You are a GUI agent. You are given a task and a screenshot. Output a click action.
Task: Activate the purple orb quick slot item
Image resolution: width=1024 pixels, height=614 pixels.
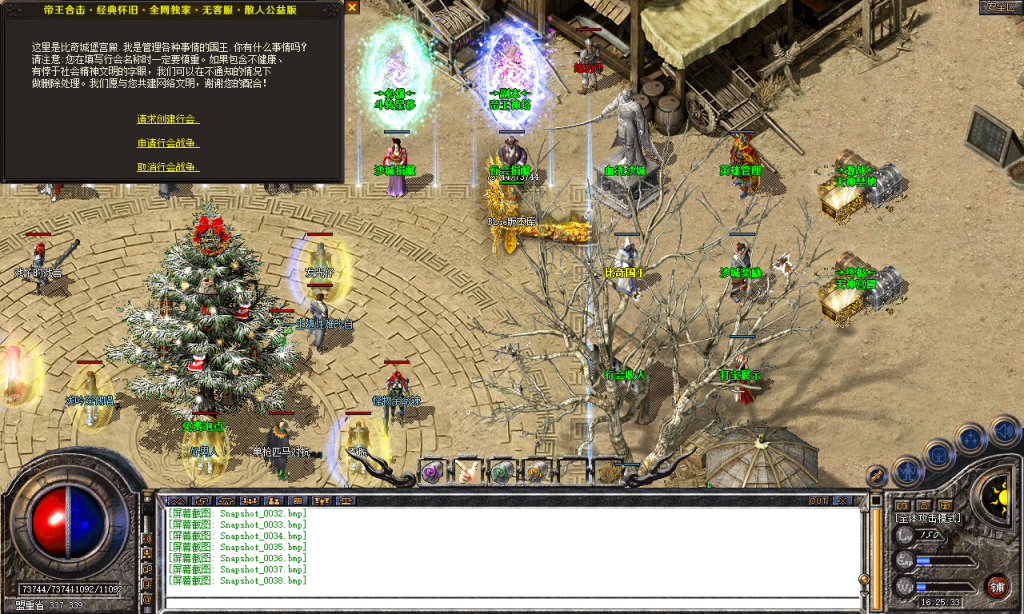433,470
